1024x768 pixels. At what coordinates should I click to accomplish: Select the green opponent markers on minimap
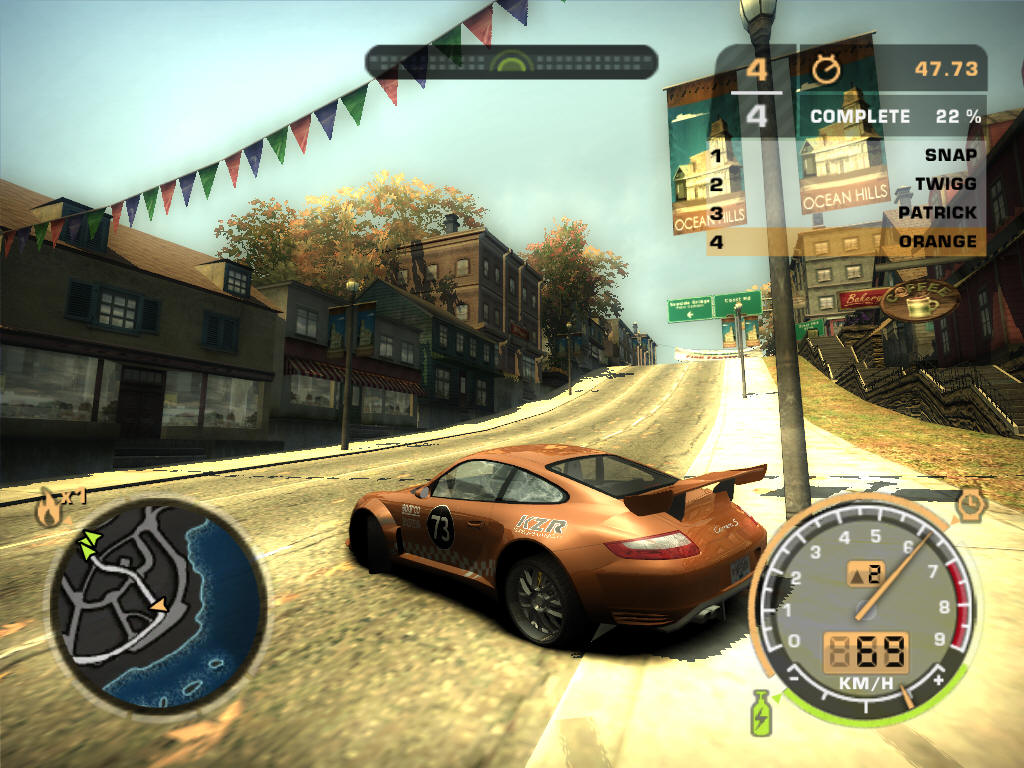click(90, 543)
